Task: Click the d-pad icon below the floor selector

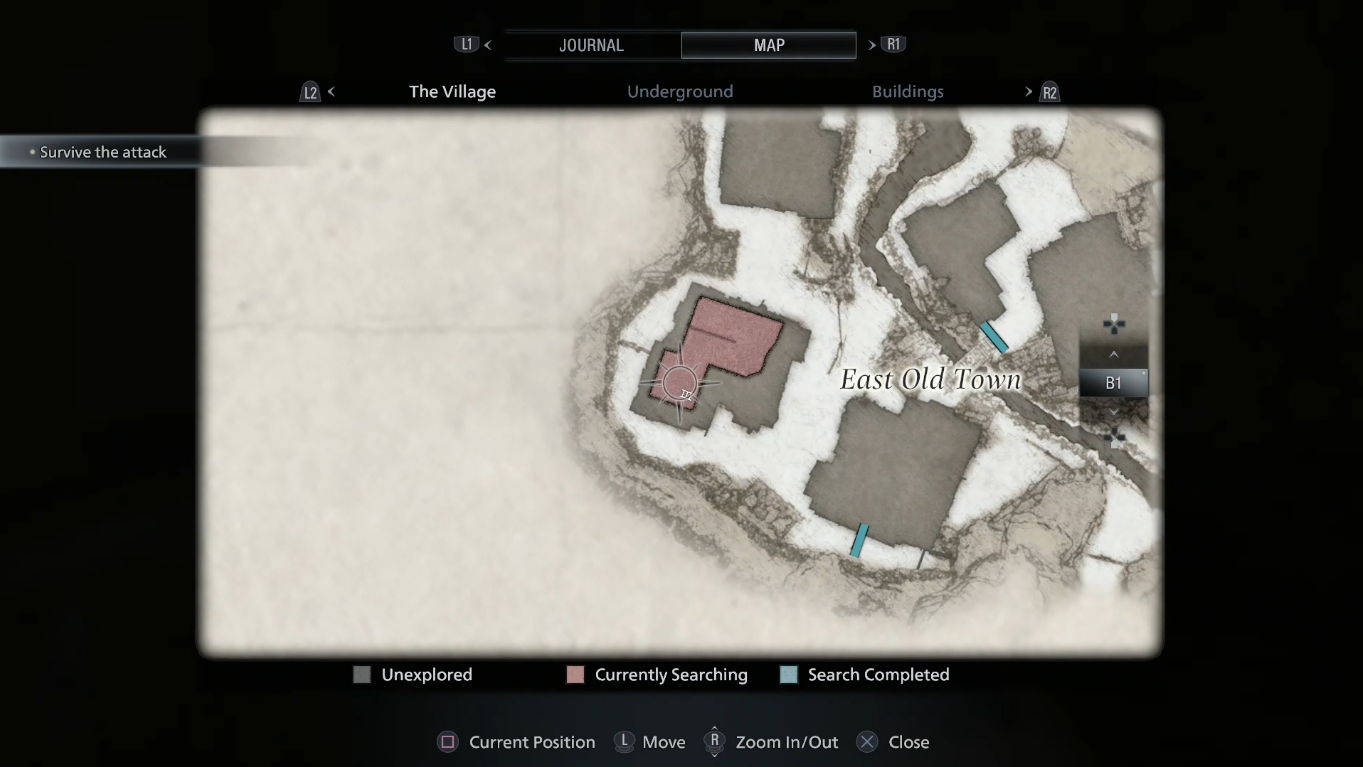Action: point(1114,438)
